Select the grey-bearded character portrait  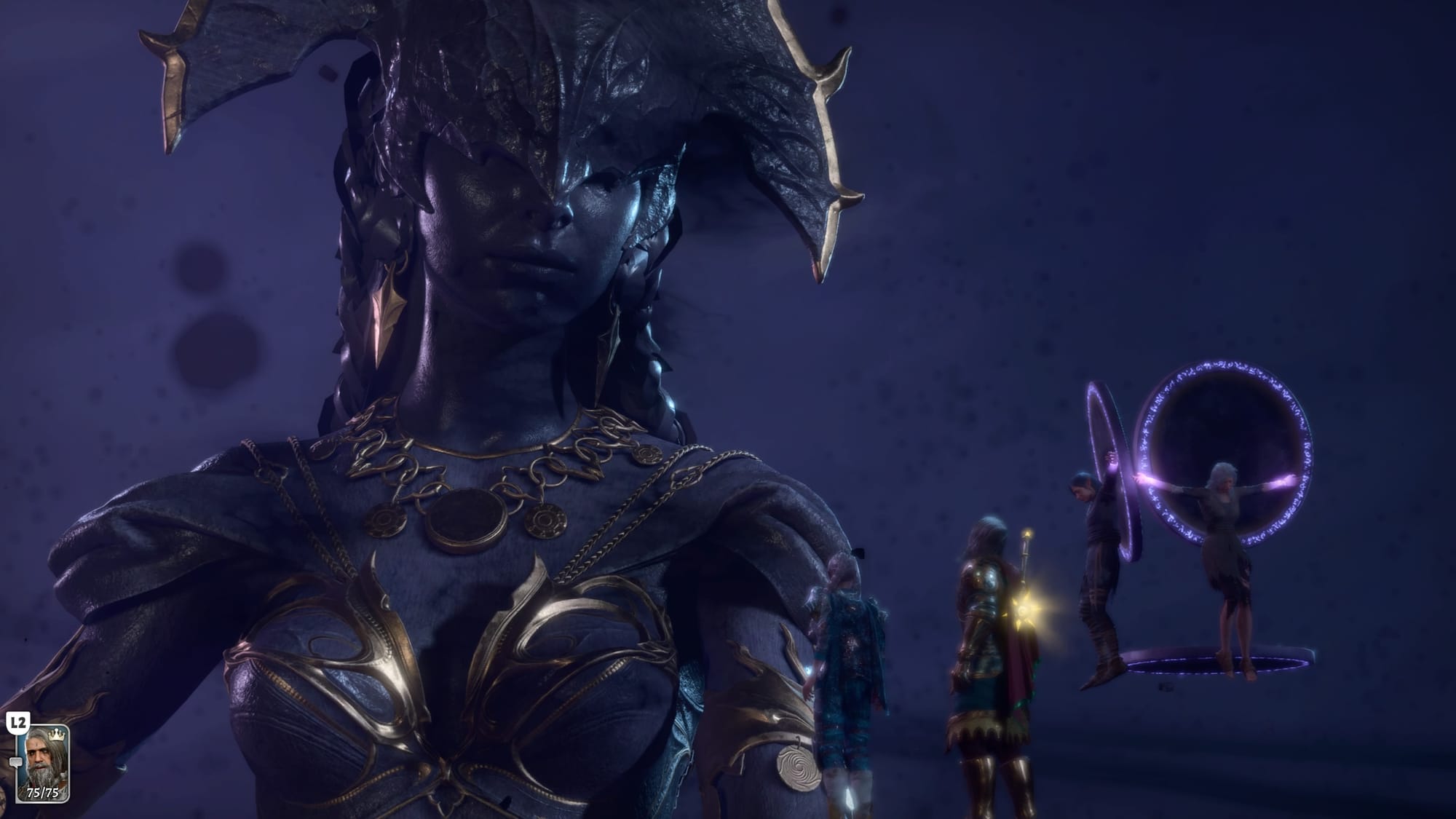(x=43, y=763)
